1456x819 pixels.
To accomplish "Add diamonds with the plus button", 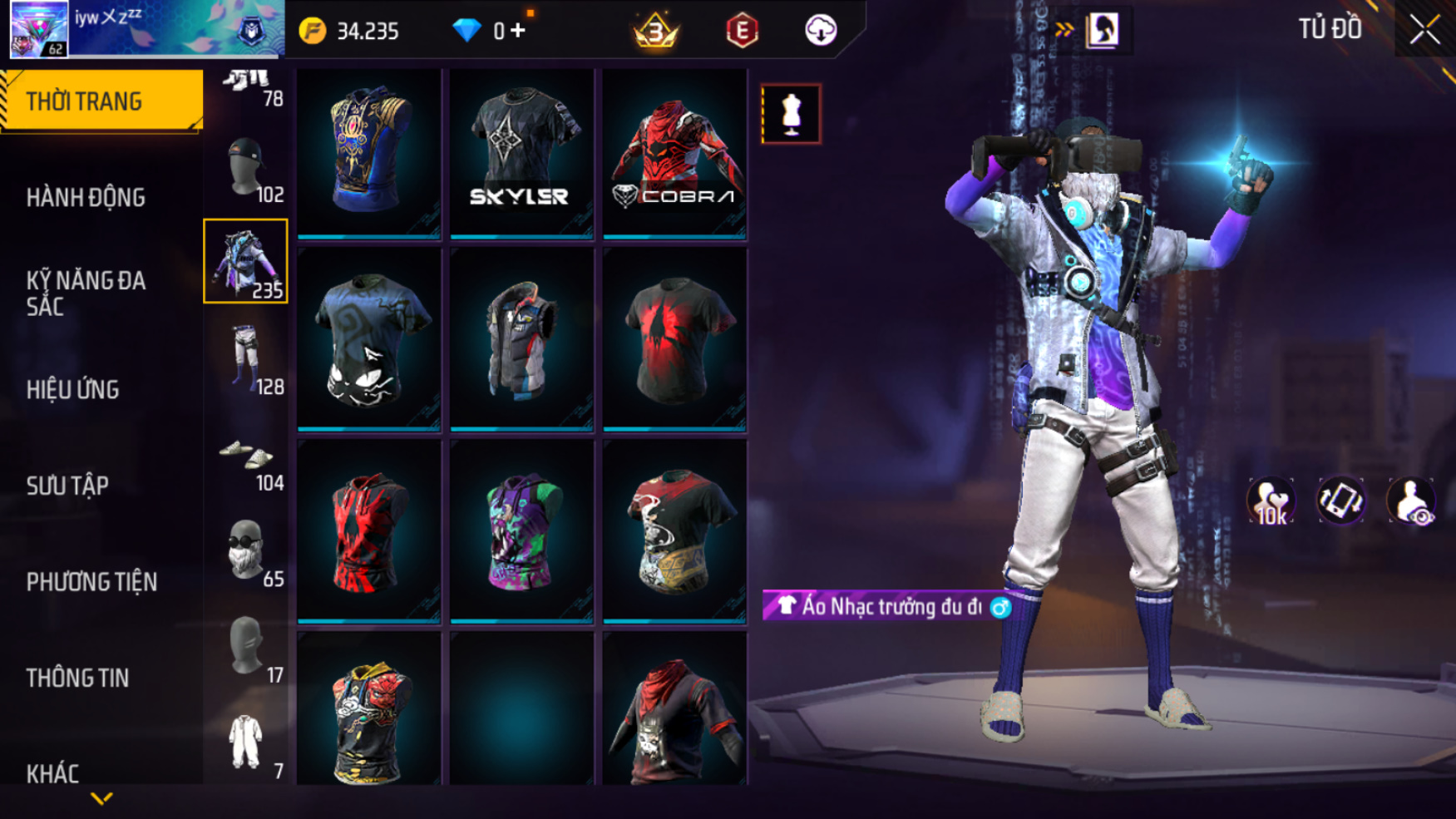I will pyautogui.click(x=519, y=31).
